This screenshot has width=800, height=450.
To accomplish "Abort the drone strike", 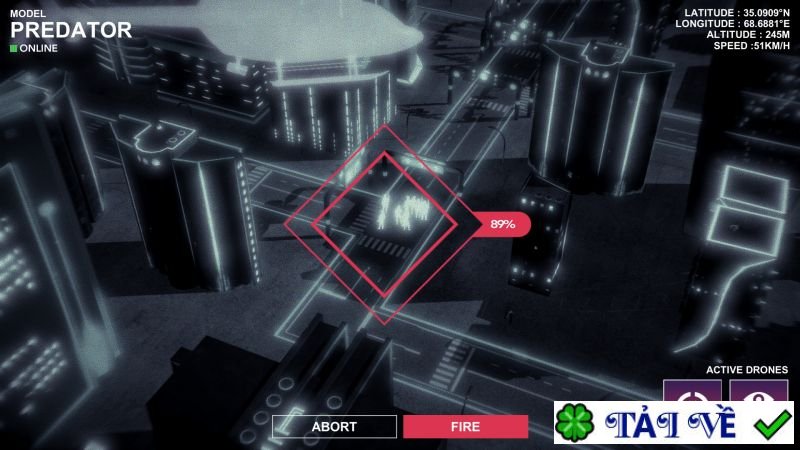I will pos(334,426).
